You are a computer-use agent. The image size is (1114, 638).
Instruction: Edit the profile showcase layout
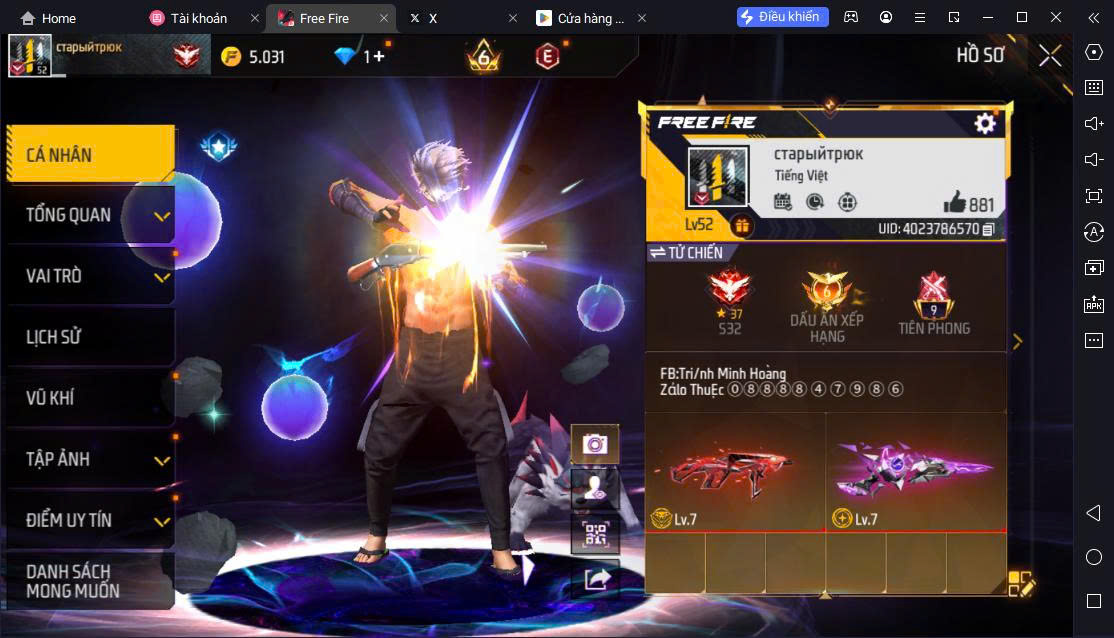[x=1021, y=584]
